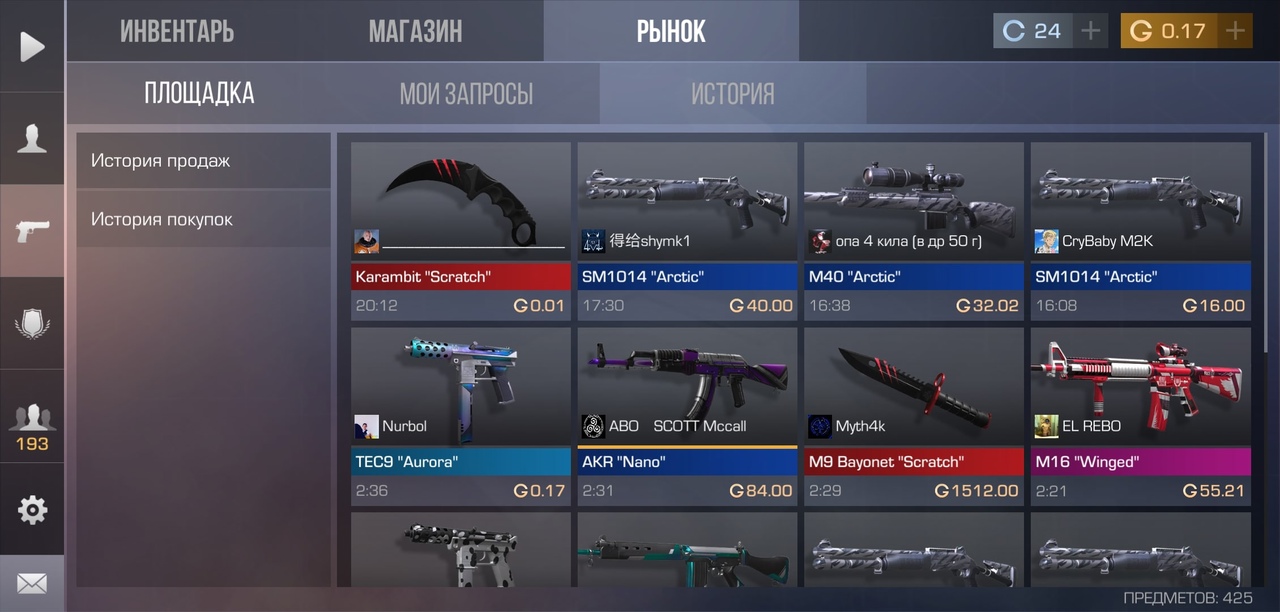This screenshot has width=1280, height=612.
Task: Add silver coins with the plus button
Action: [x=1091, y=31]
